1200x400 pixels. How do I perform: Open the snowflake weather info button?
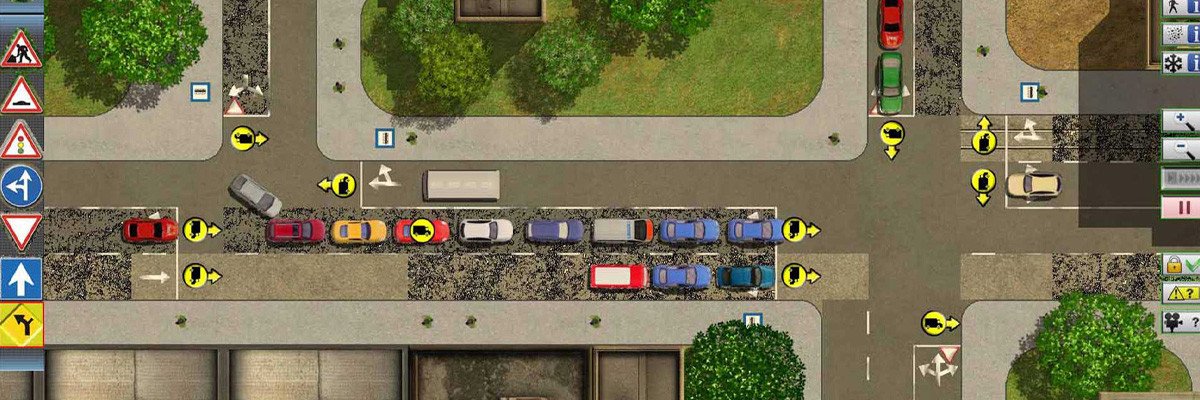(1180, 62)
